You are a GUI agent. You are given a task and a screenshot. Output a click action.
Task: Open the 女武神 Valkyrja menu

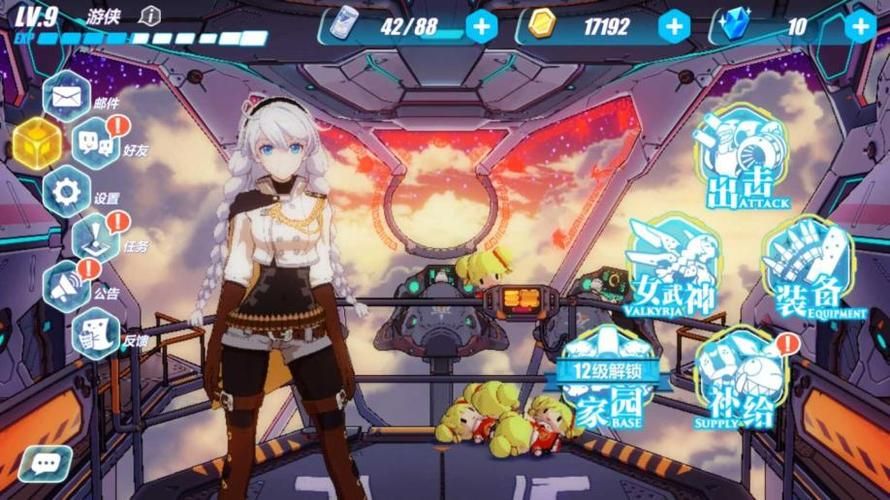click(675, 263)
